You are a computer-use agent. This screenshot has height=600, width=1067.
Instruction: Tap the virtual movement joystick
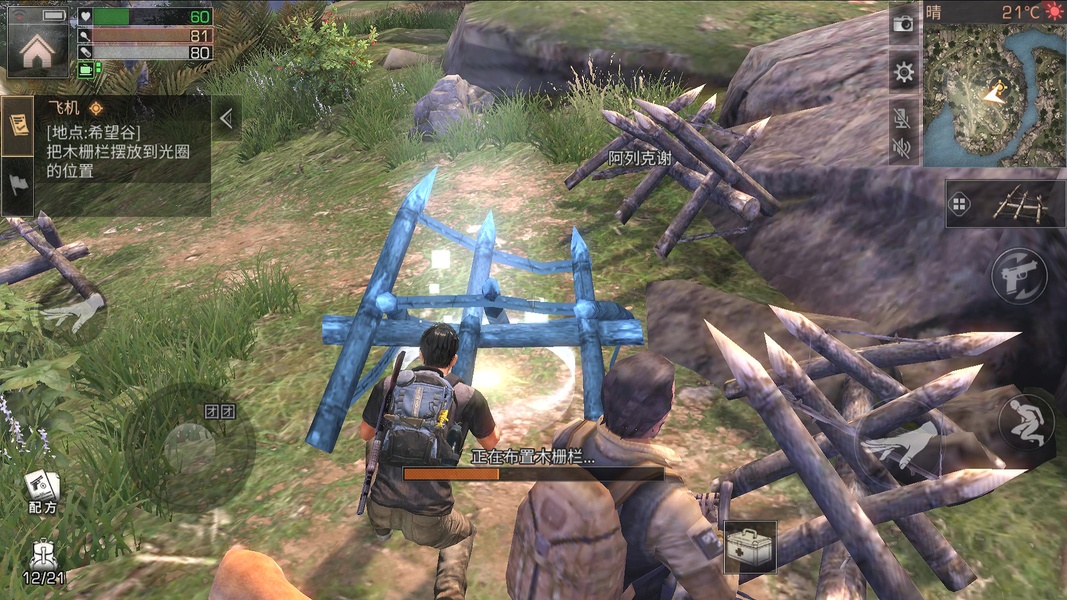tap(190, 447)
